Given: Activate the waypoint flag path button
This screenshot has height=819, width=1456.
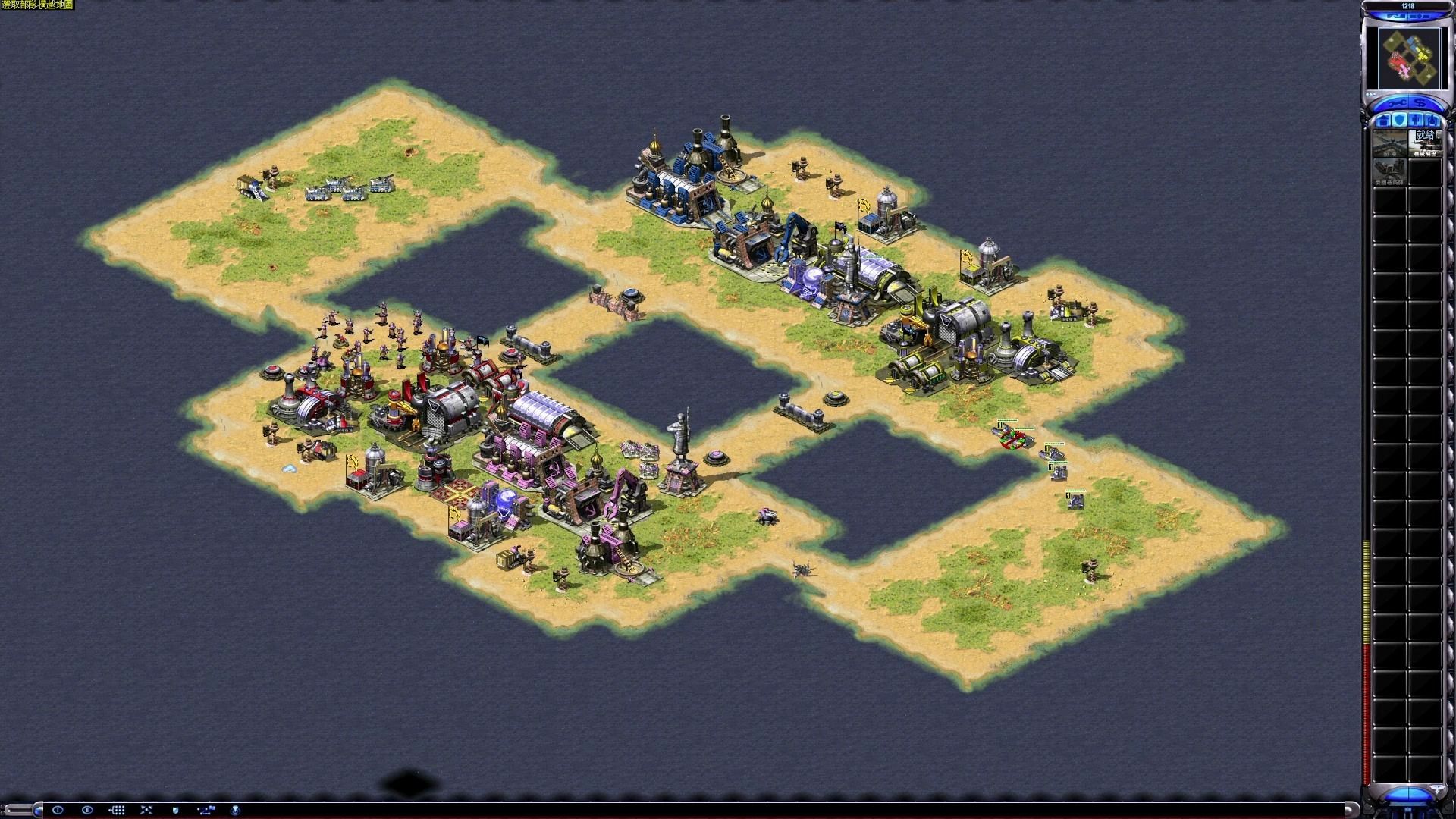Looking at the screenshot, I should coord(206,810).
